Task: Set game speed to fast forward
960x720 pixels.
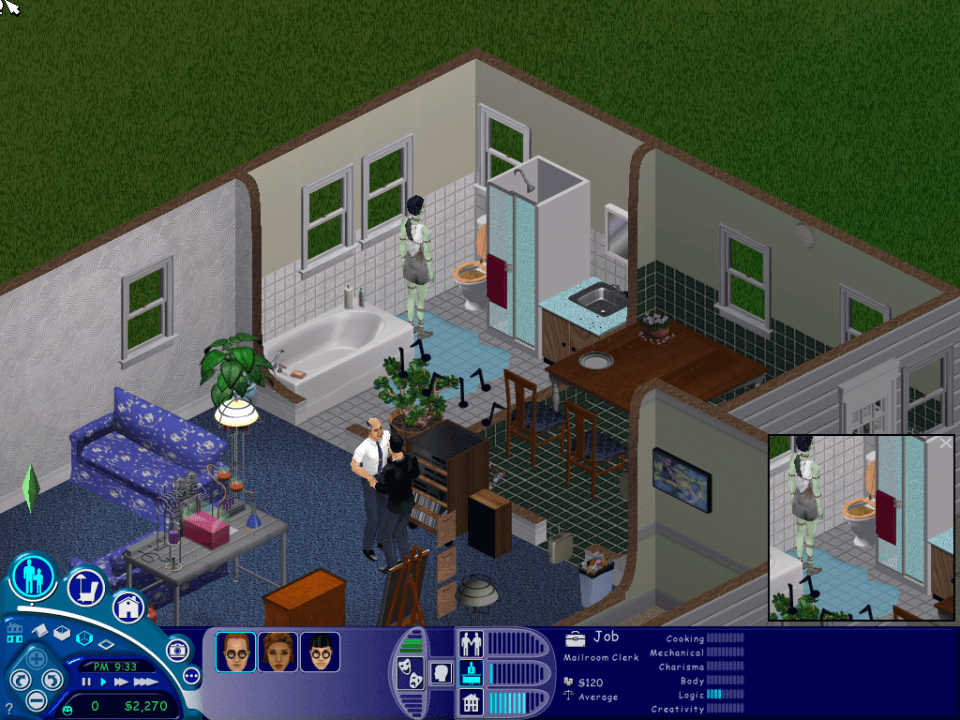Action: [x=121, y=681]
